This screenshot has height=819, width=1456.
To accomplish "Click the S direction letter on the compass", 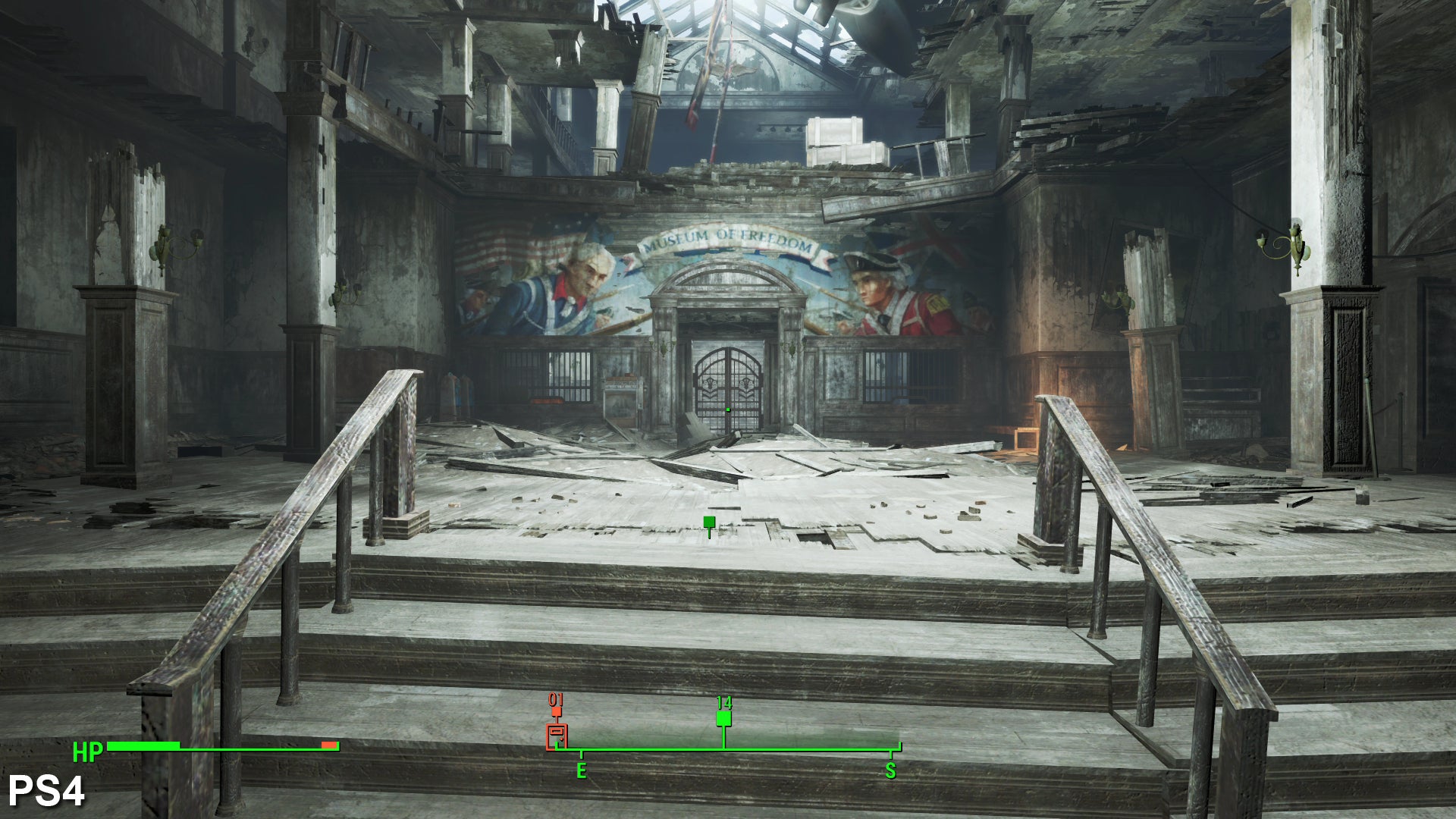I will (890, 771).
